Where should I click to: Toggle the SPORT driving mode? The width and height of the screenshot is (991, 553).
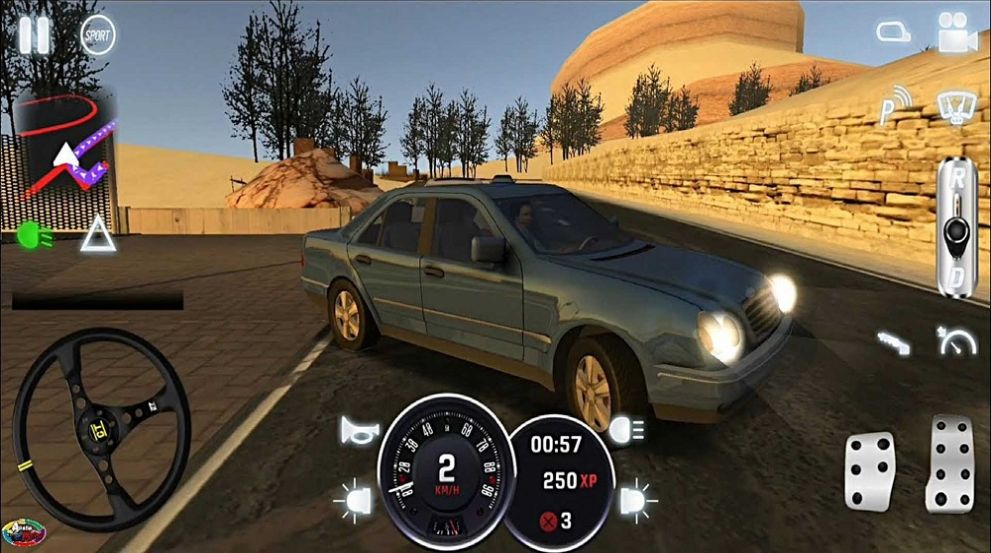coord(97,35)
